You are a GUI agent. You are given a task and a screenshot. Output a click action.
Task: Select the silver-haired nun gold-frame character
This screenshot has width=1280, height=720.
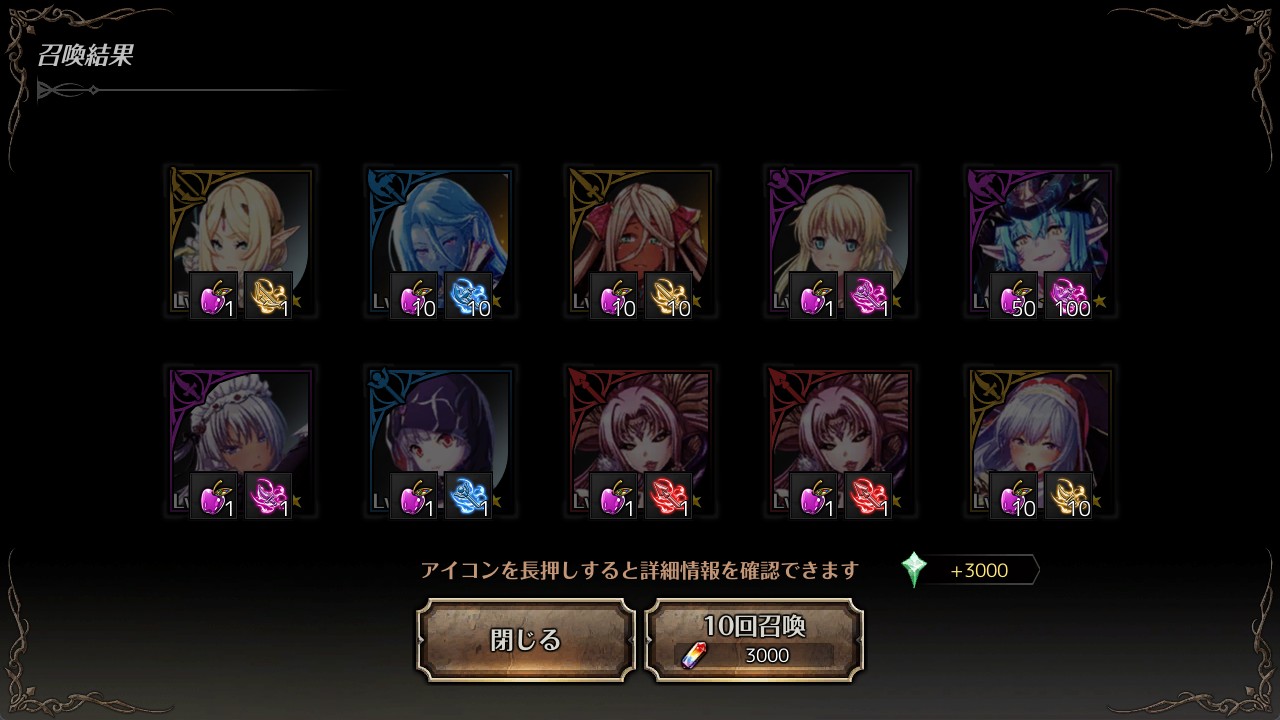pos(1040,430)
